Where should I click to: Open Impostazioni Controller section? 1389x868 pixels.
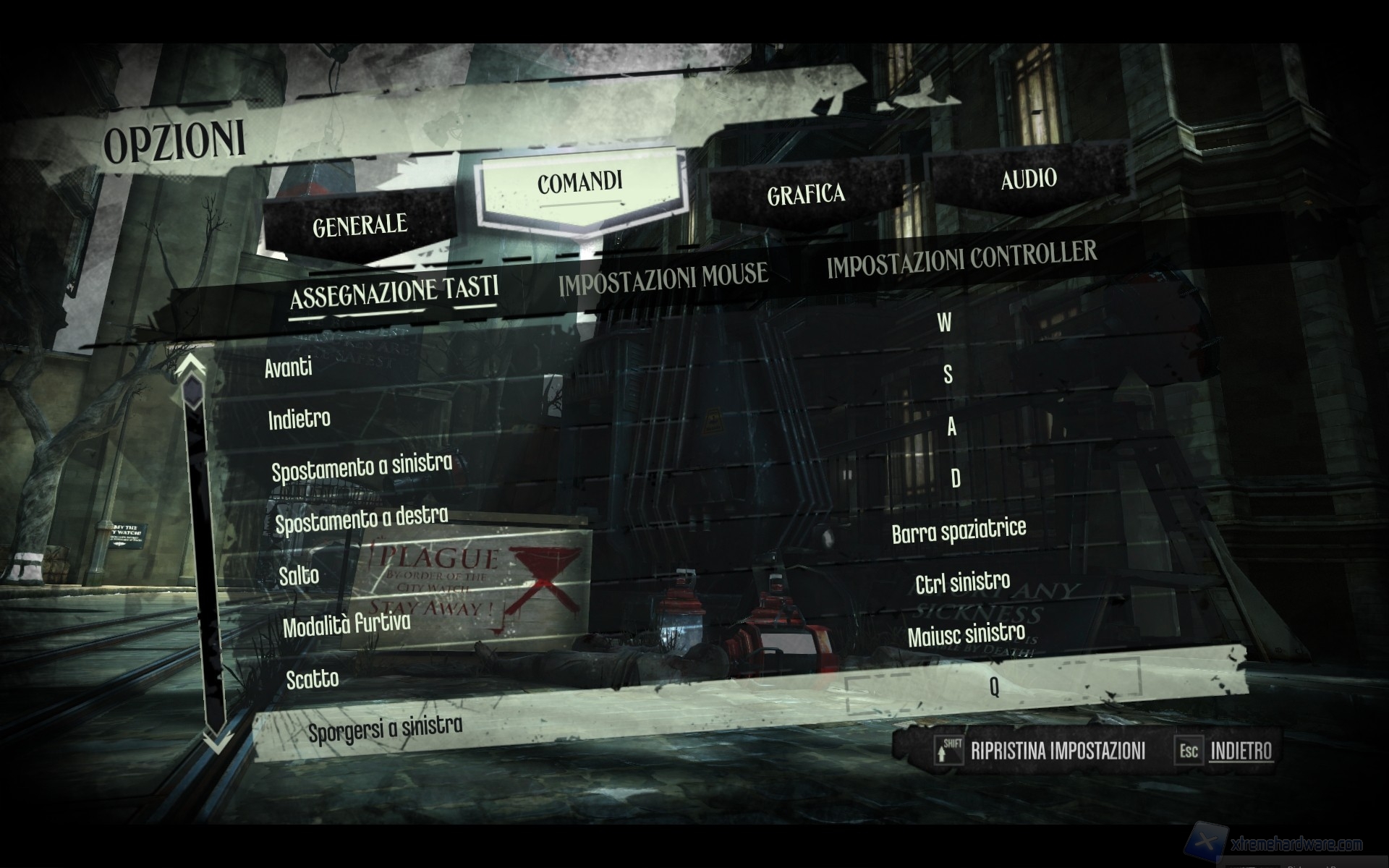(x=961, y=258)
